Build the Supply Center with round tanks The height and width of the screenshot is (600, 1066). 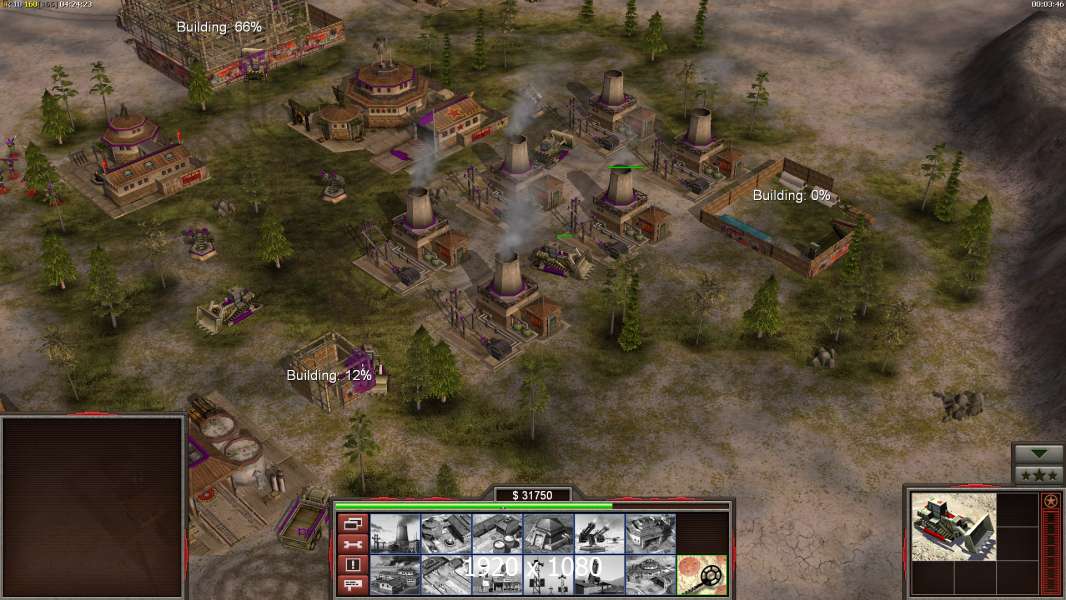click(x=497, y=534)
